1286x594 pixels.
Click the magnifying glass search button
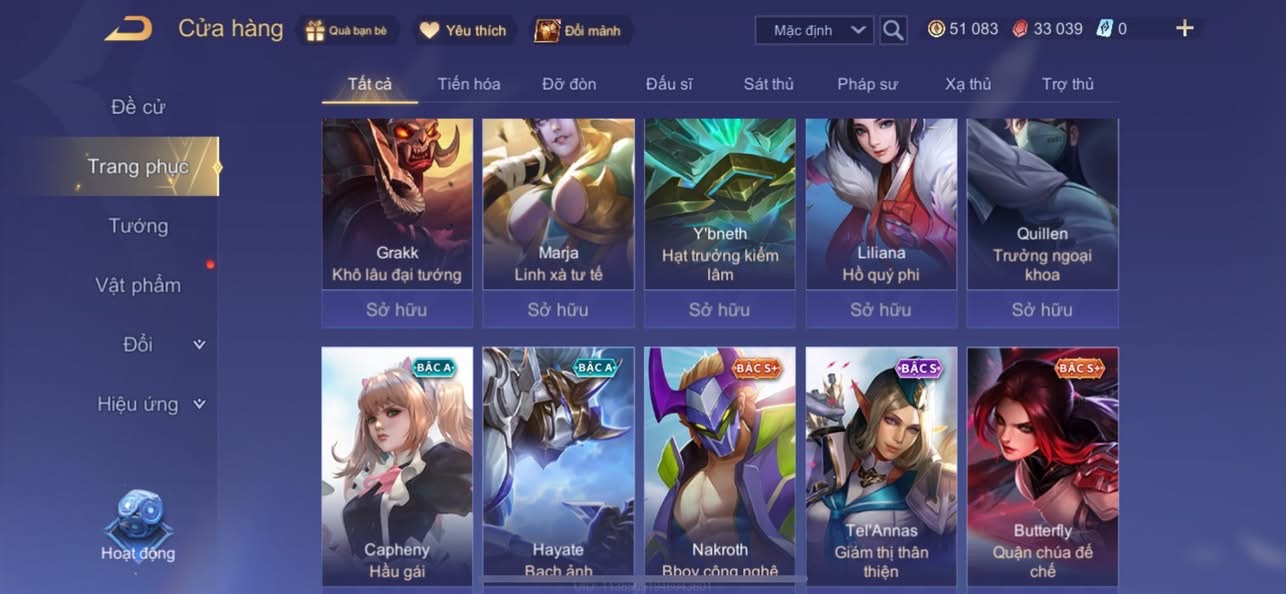893,30
